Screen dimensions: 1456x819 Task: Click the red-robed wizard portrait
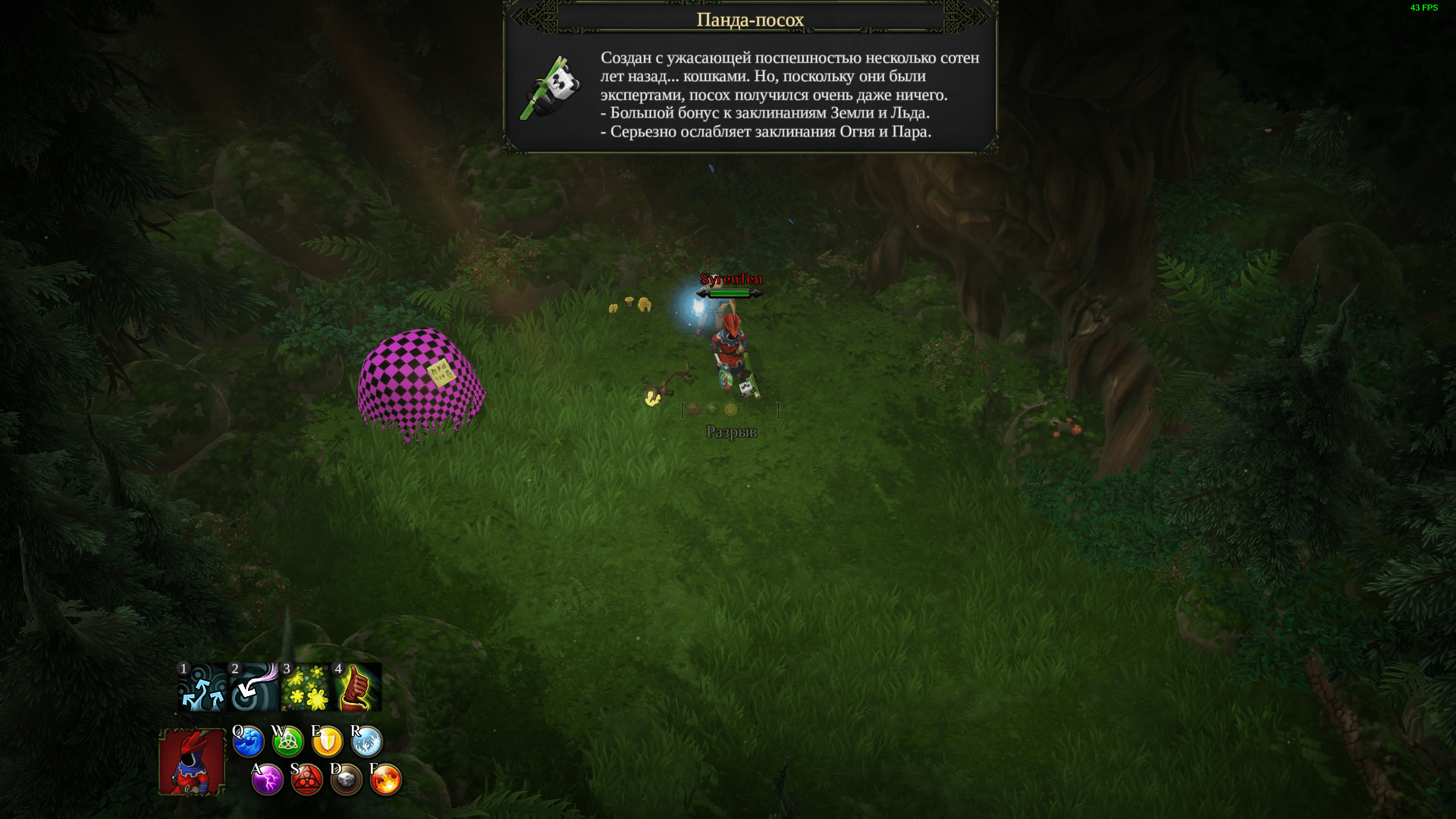point(192,762)
